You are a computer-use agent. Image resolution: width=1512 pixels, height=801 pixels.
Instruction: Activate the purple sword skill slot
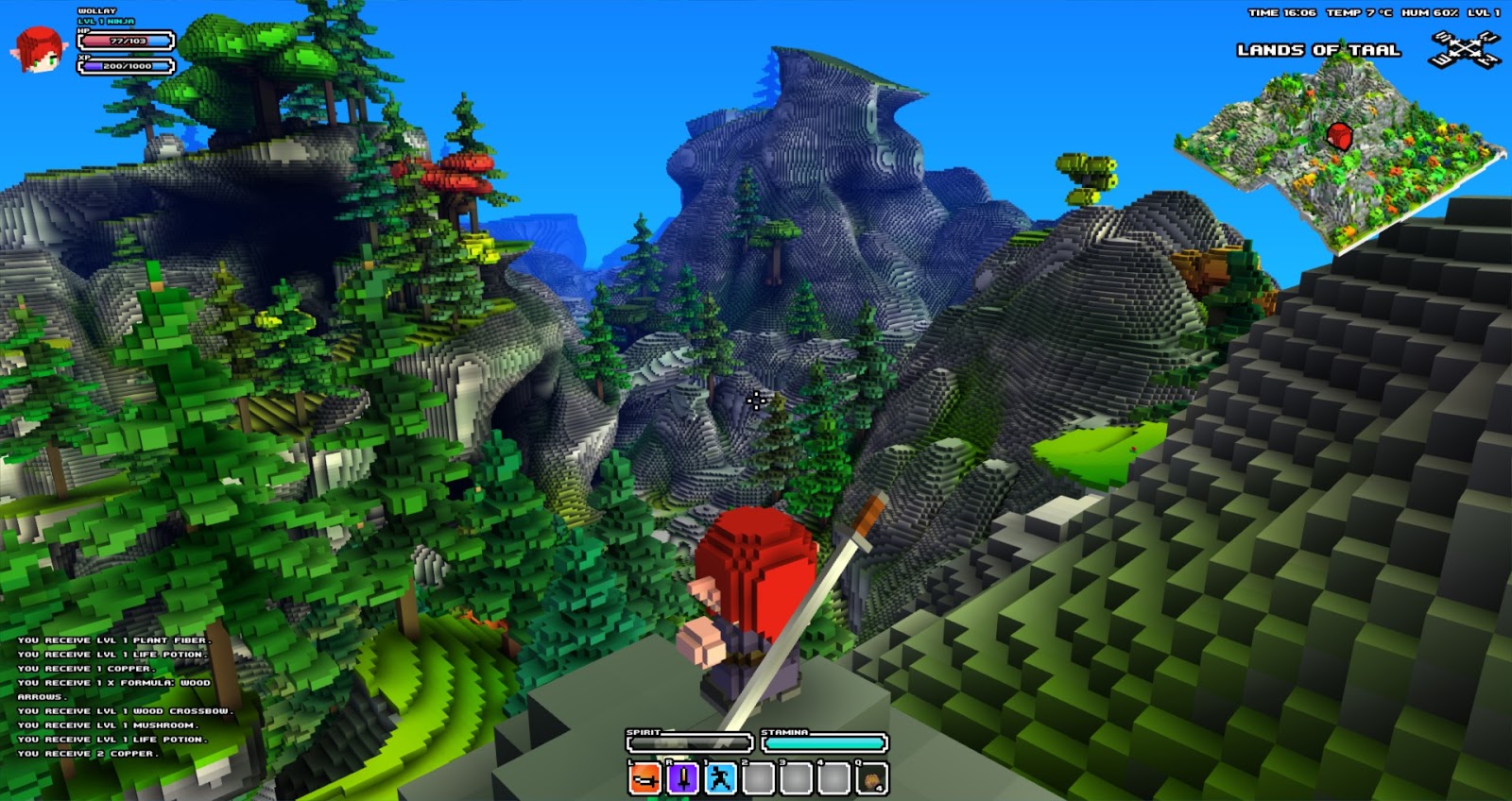pos(682,778)
